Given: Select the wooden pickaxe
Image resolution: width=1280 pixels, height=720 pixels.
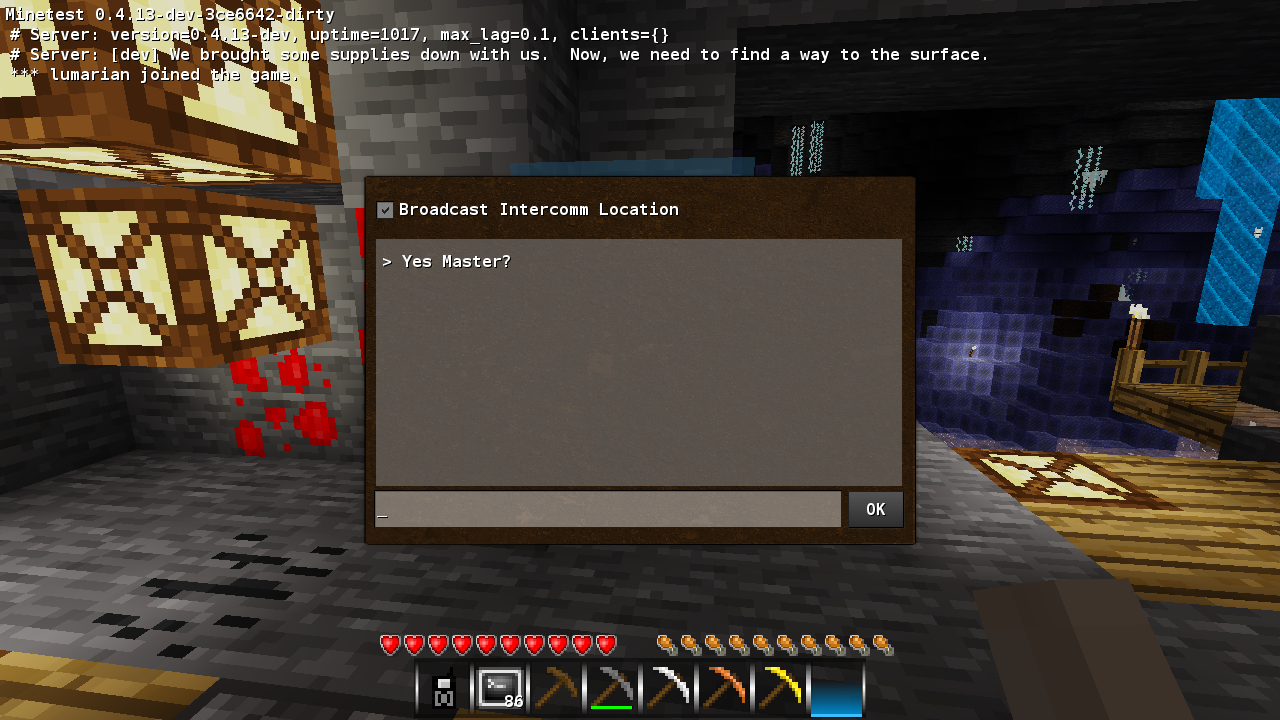Looking at the screenshot, I should 554,688.
